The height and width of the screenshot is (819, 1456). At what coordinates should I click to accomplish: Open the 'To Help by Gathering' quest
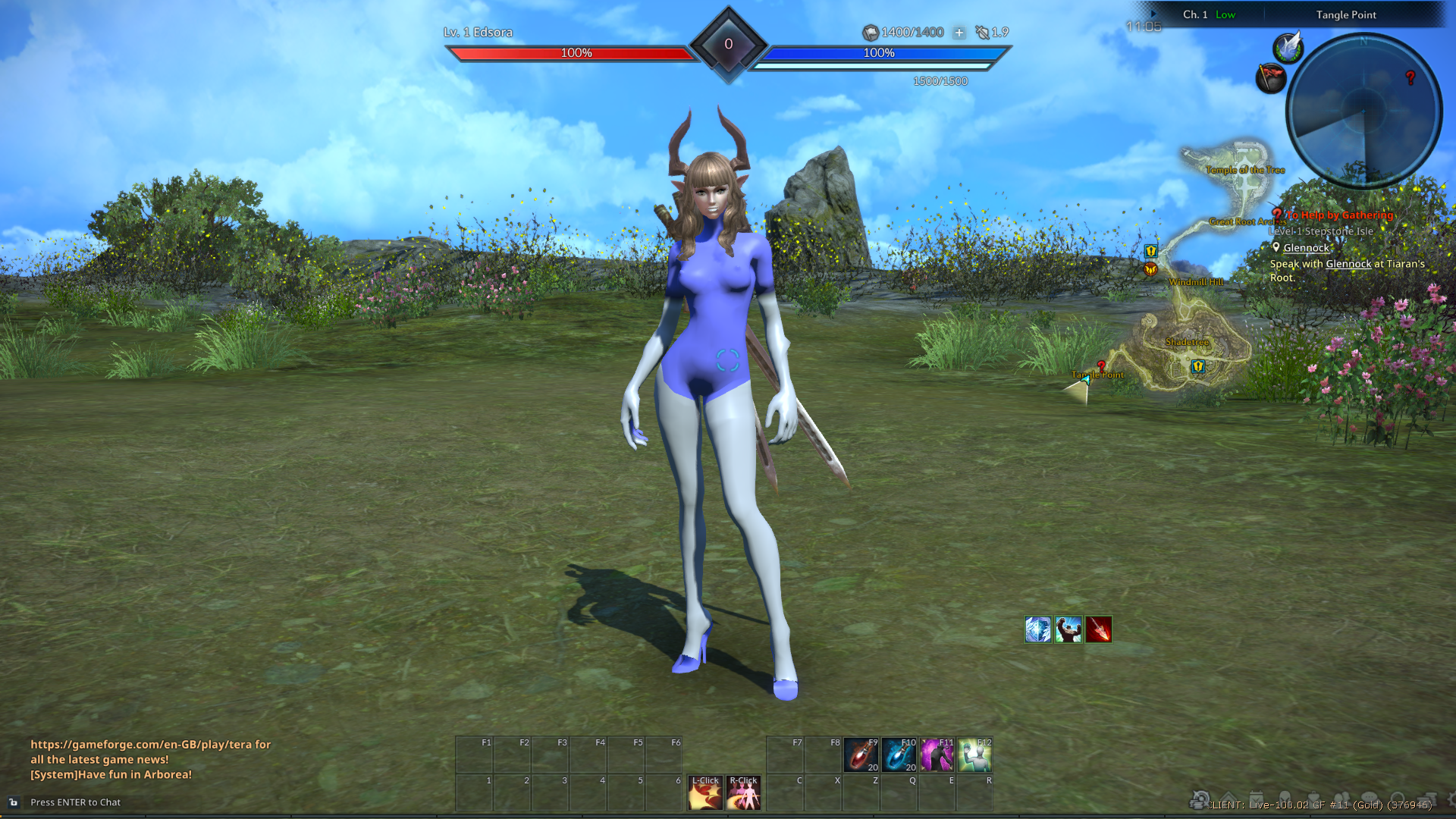click(1339, 215)
